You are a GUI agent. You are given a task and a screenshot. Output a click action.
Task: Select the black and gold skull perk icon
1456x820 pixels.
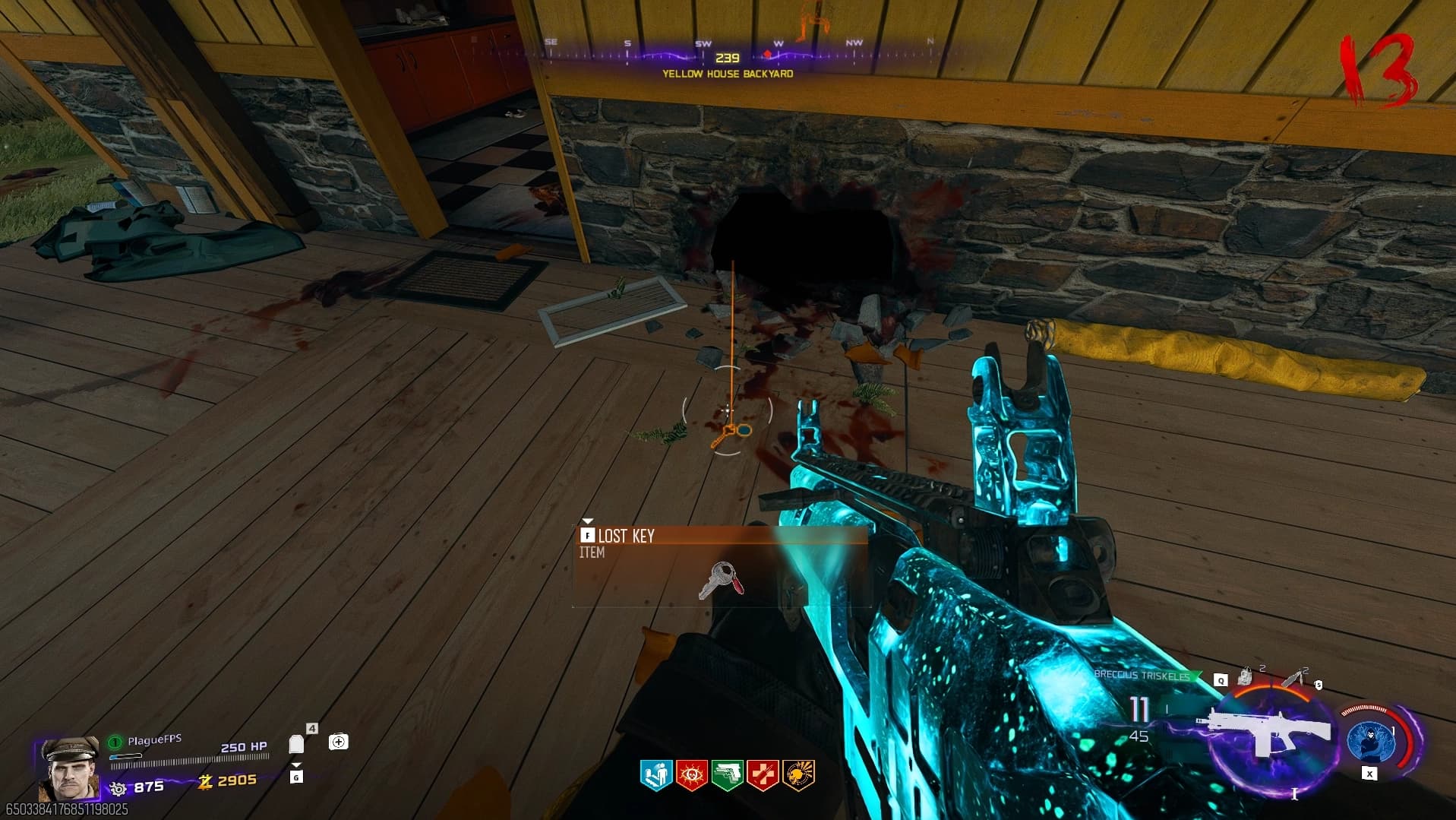coord(798,774)
